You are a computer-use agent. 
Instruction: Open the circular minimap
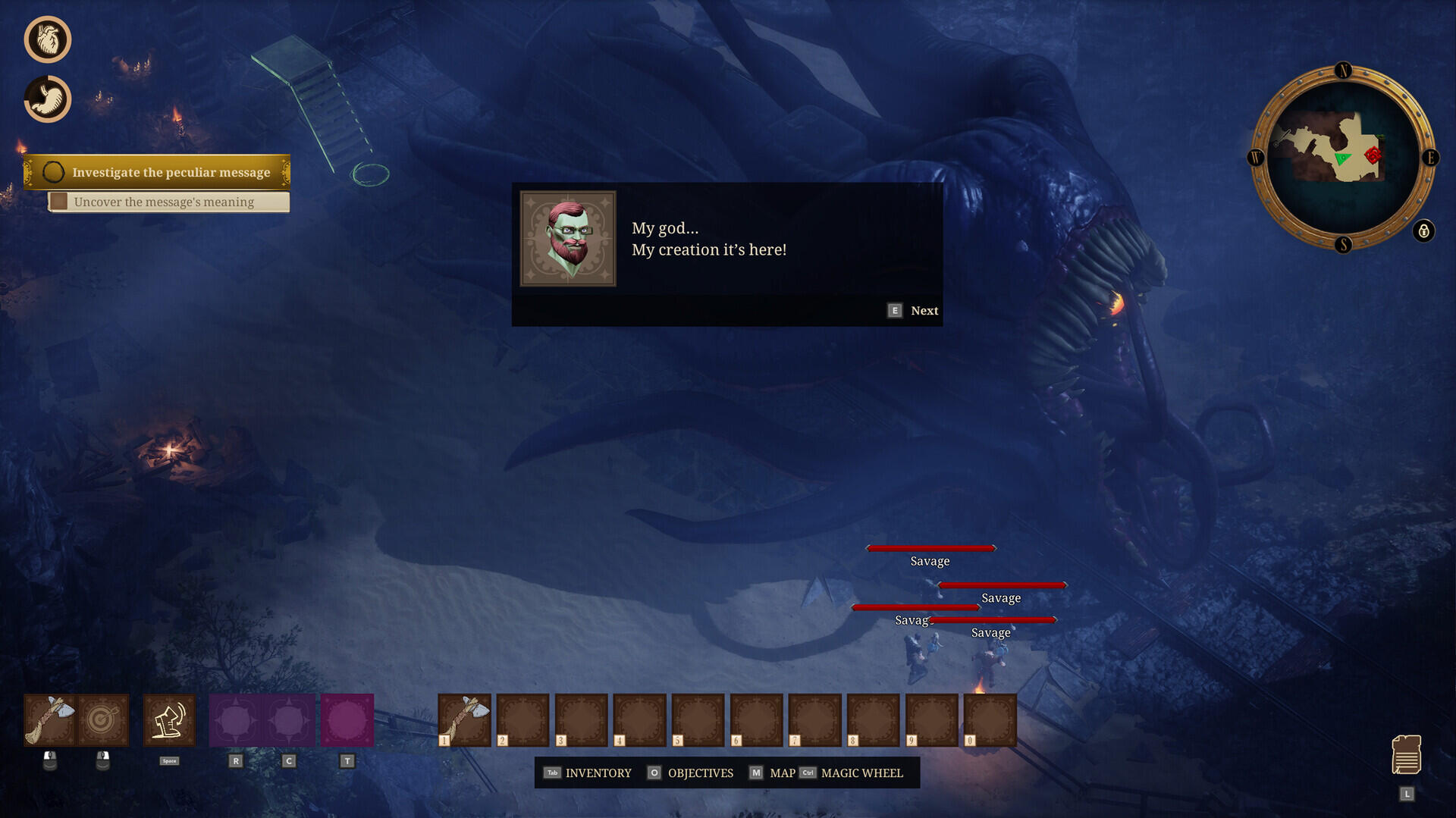(x=1341, y=158)
